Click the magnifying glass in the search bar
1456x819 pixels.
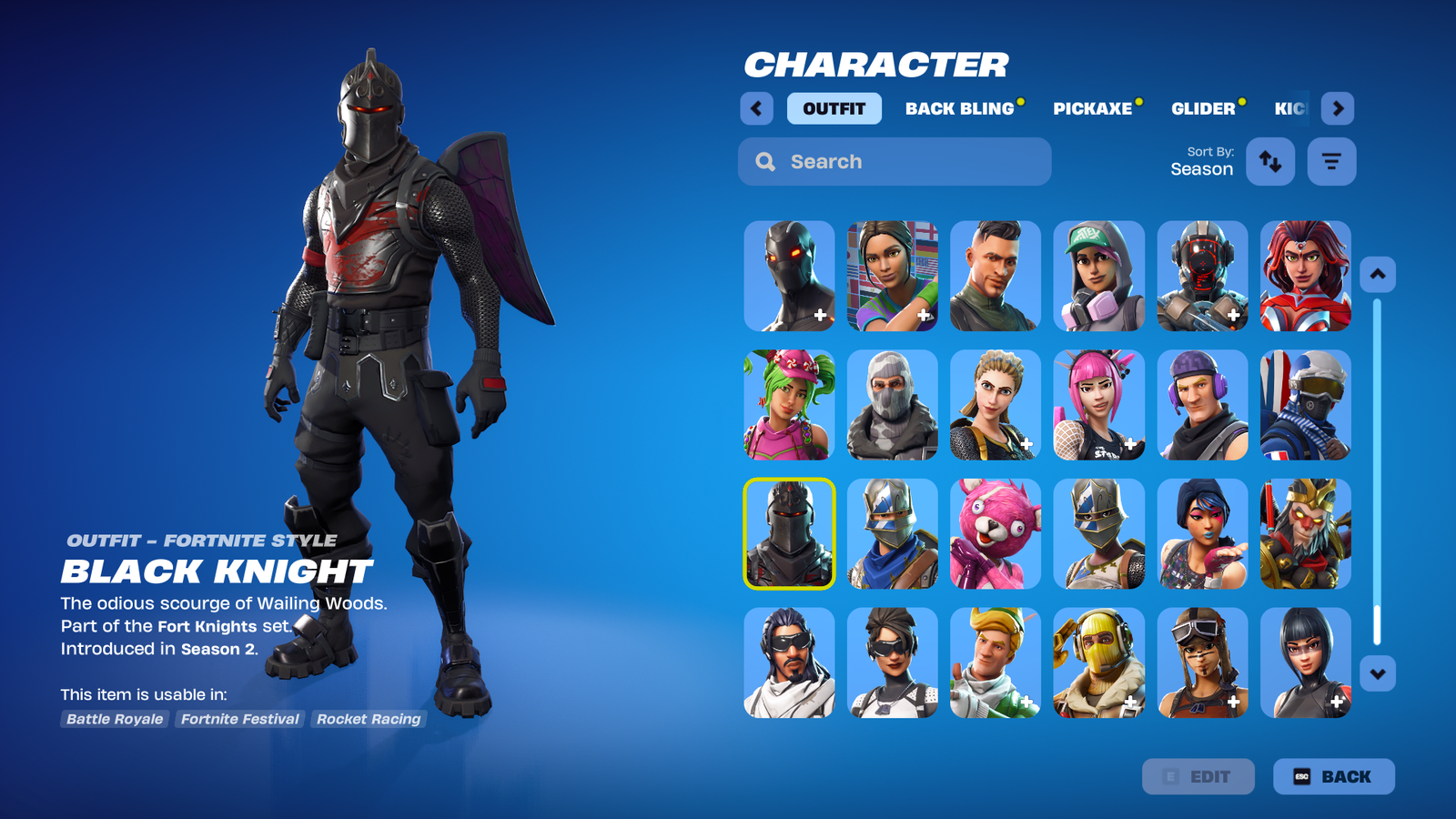(764, 161)
